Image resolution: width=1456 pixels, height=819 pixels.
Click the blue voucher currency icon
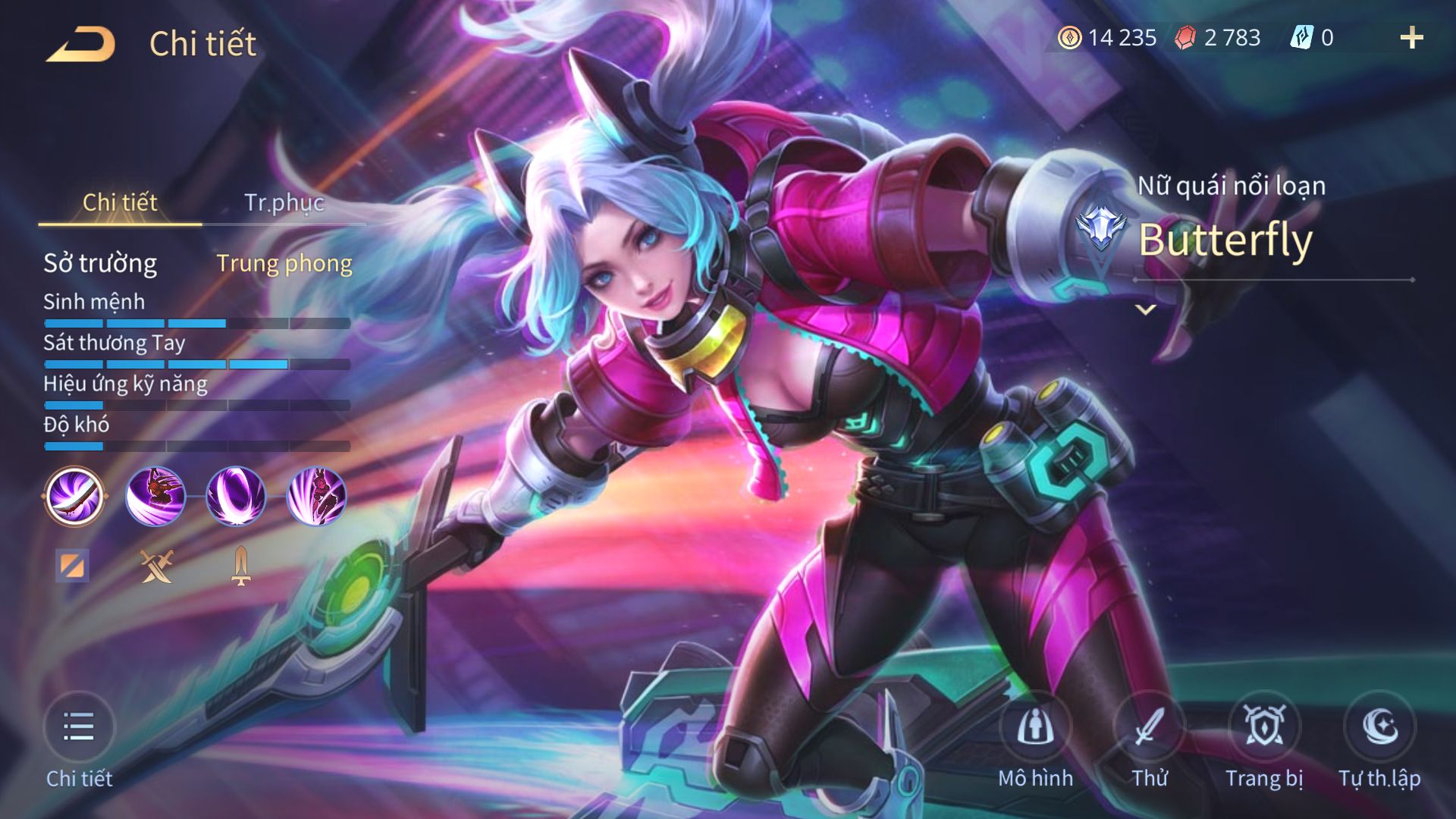click(1301, 38)
